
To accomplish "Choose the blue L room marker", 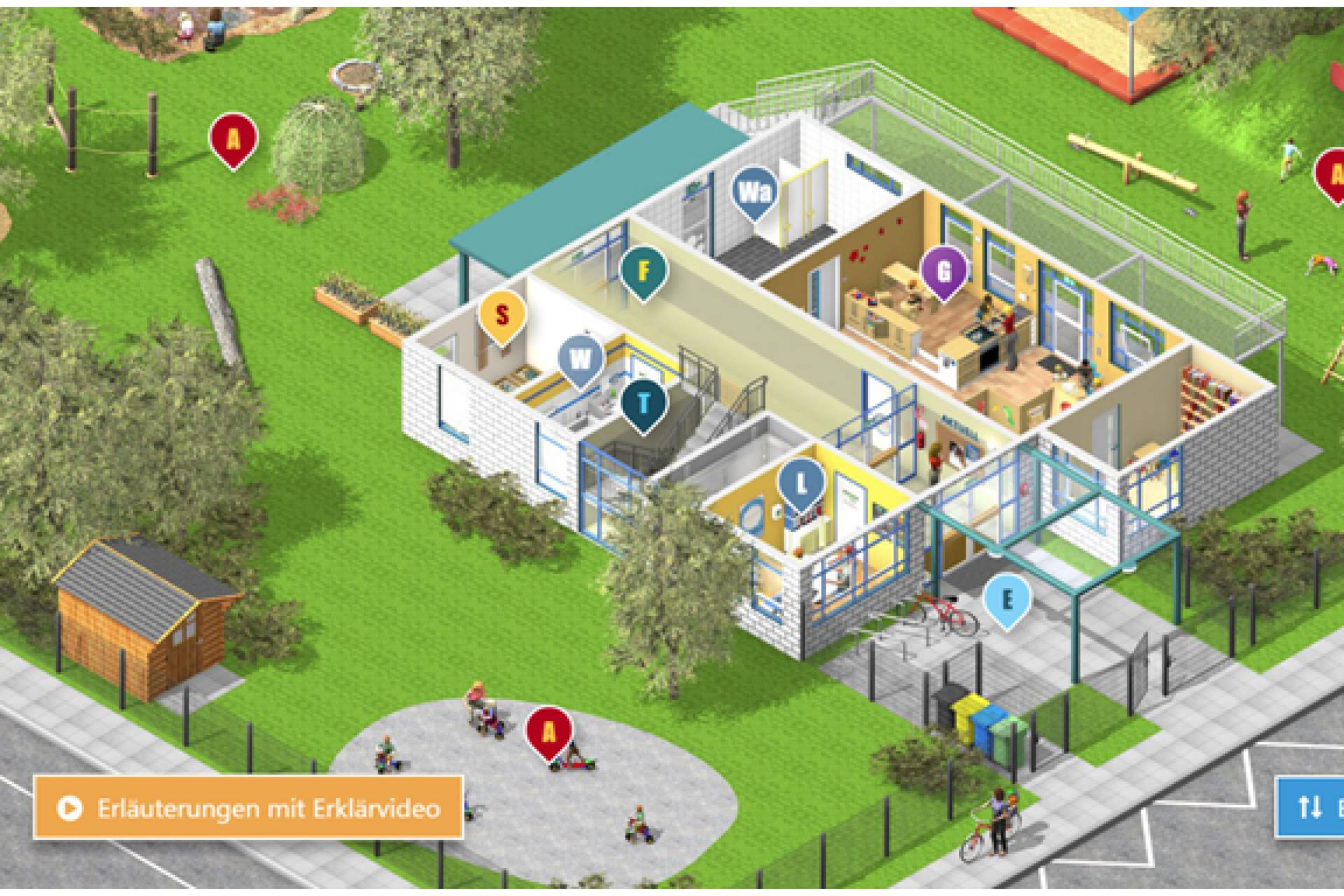I will click(x=802, y=482).
